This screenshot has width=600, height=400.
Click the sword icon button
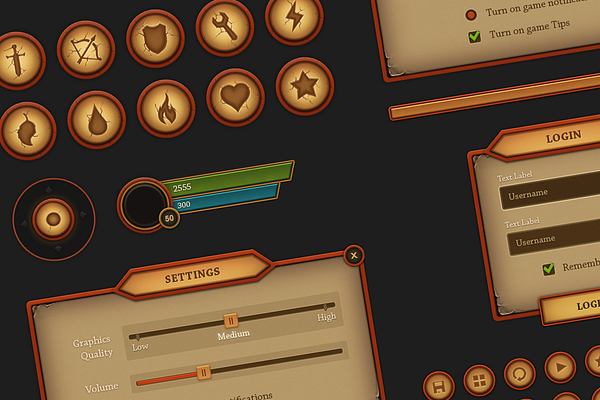click(17, 60)
